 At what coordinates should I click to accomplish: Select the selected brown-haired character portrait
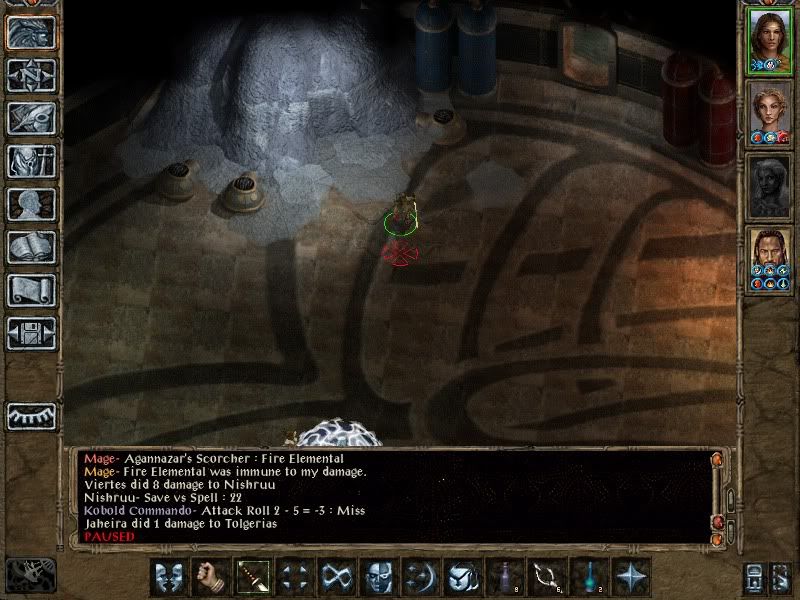pyautogui.click(x=770, y=42)
